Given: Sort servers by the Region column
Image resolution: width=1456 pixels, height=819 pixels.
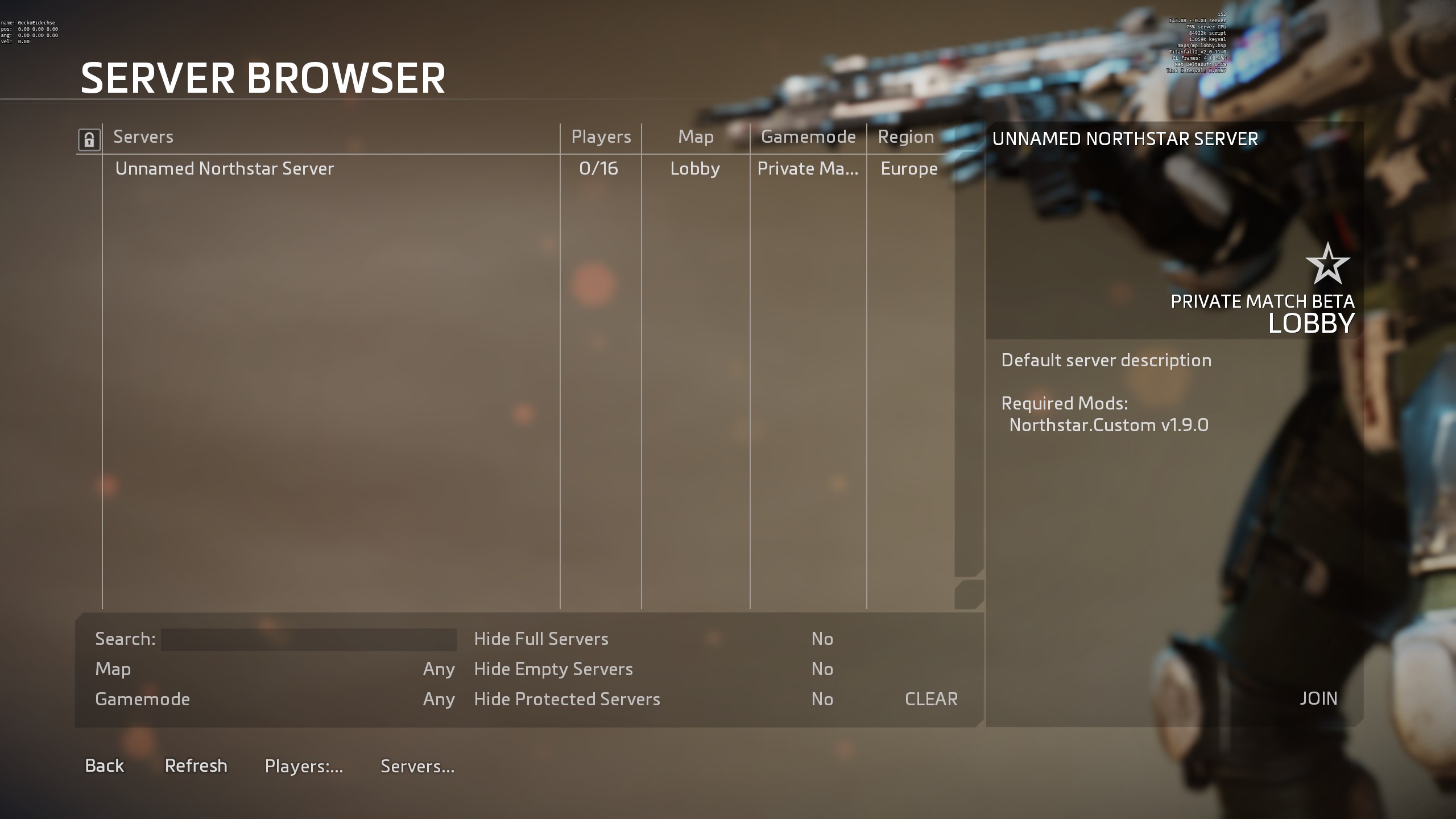Looking at the screenshot, I should tap(905, 136).
